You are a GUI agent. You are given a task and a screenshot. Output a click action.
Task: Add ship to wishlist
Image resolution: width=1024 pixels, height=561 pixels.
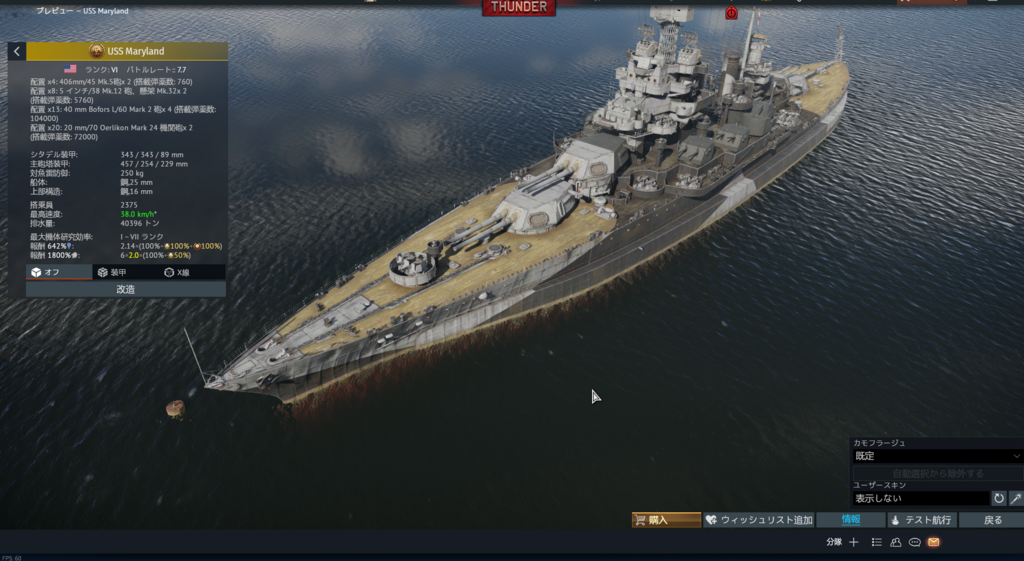tap(758, 520)
